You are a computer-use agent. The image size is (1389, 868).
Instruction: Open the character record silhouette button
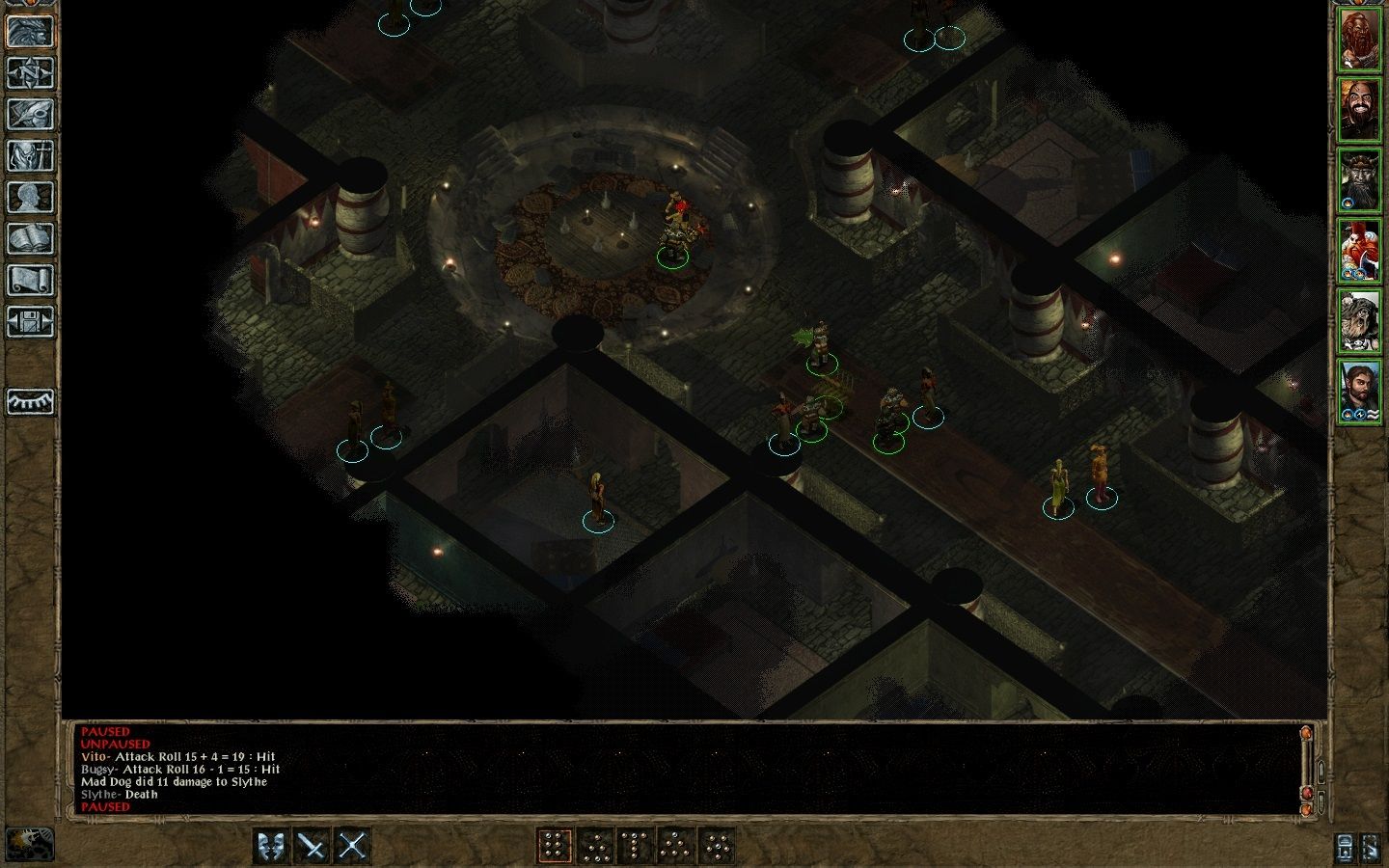pos(30,197)
